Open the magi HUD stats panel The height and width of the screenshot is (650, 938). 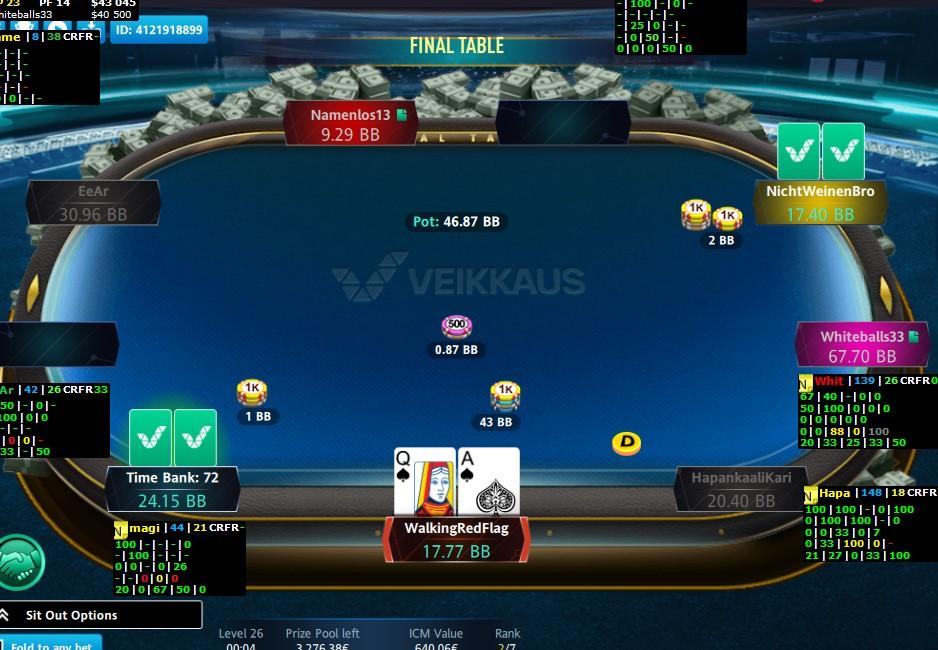[x=178, y=558]
